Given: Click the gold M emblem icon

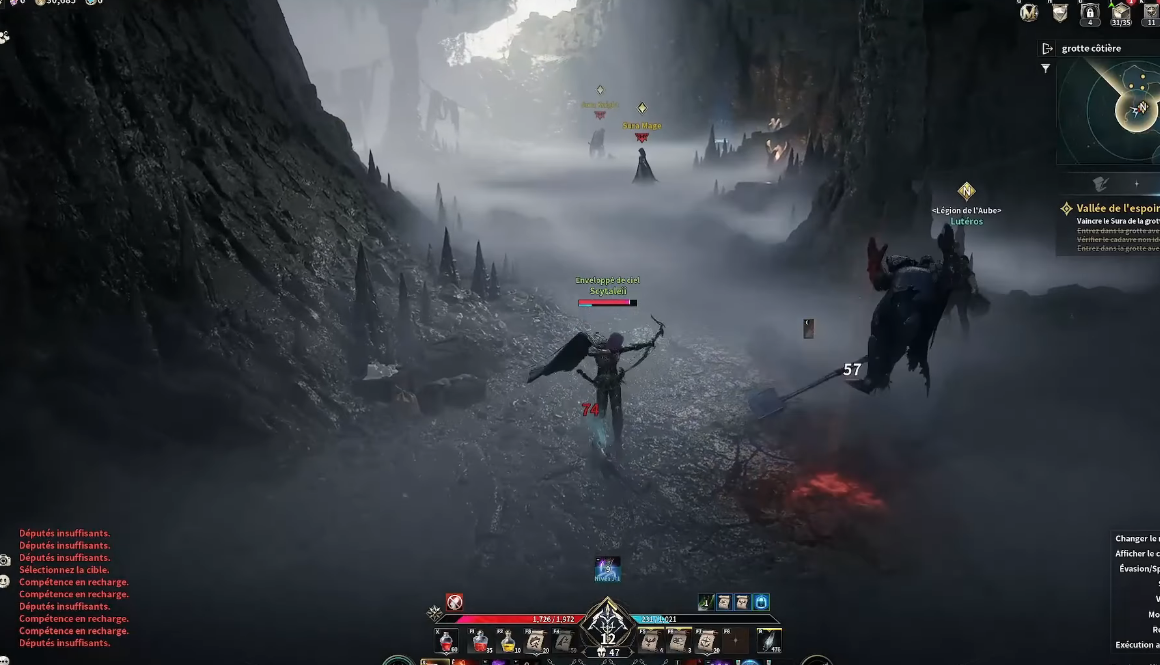Looking at the screenshot, I should (1029, 13).
